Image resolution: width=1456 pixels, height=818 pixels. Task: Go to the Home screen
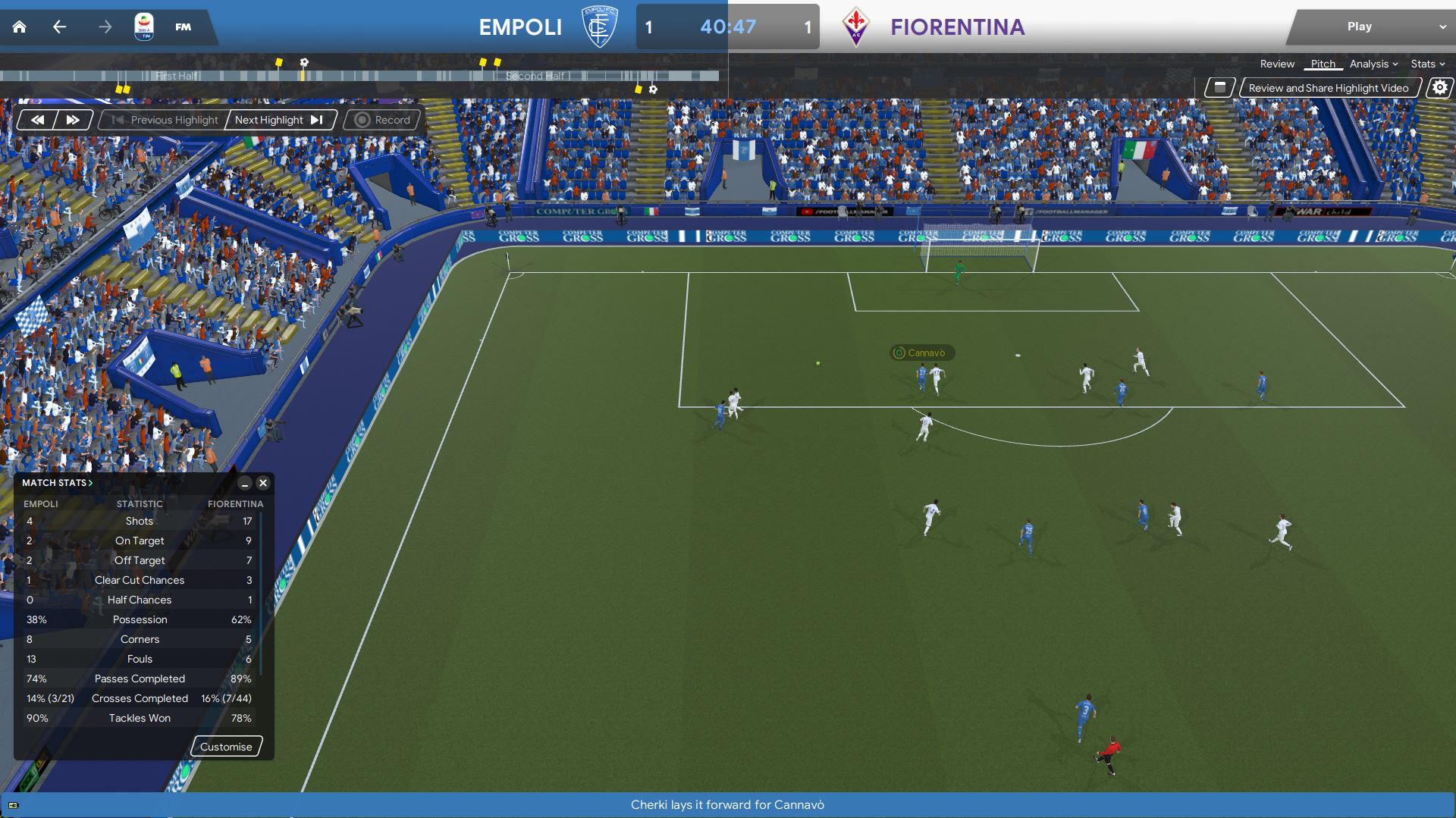(20, 27)
